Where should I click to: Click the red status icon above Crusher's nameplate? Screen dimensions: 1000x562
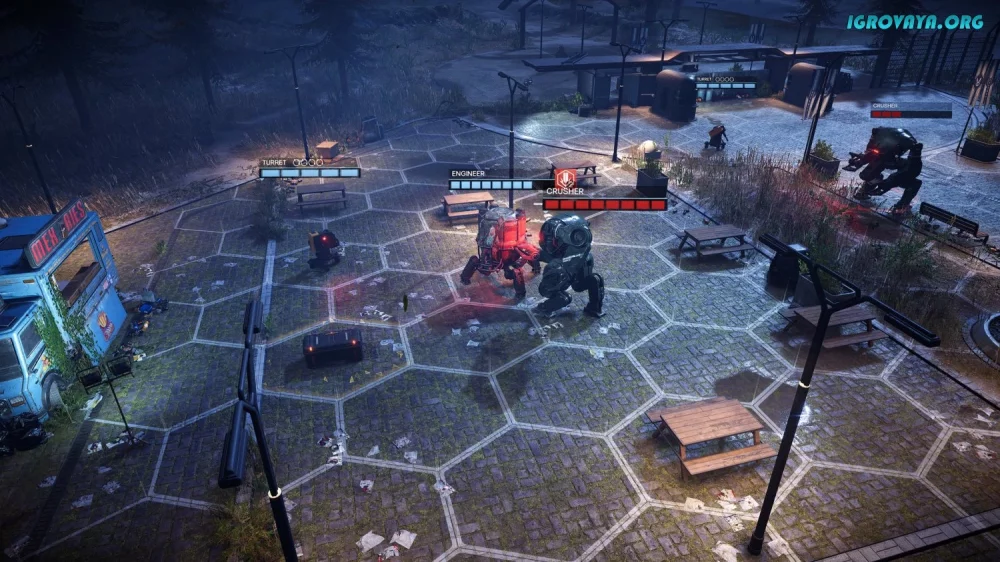[563, 177]
